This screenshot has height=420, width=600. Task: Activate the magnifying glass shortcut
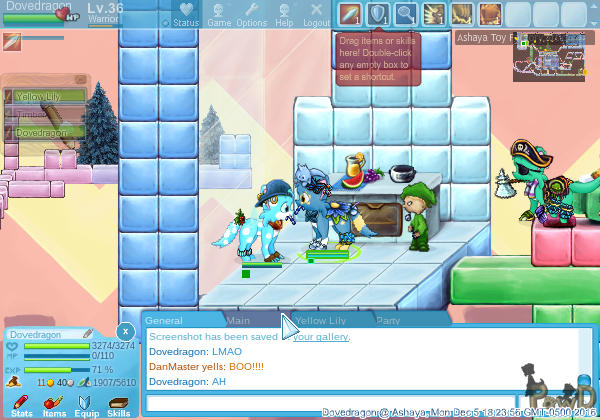click(406, 14)
